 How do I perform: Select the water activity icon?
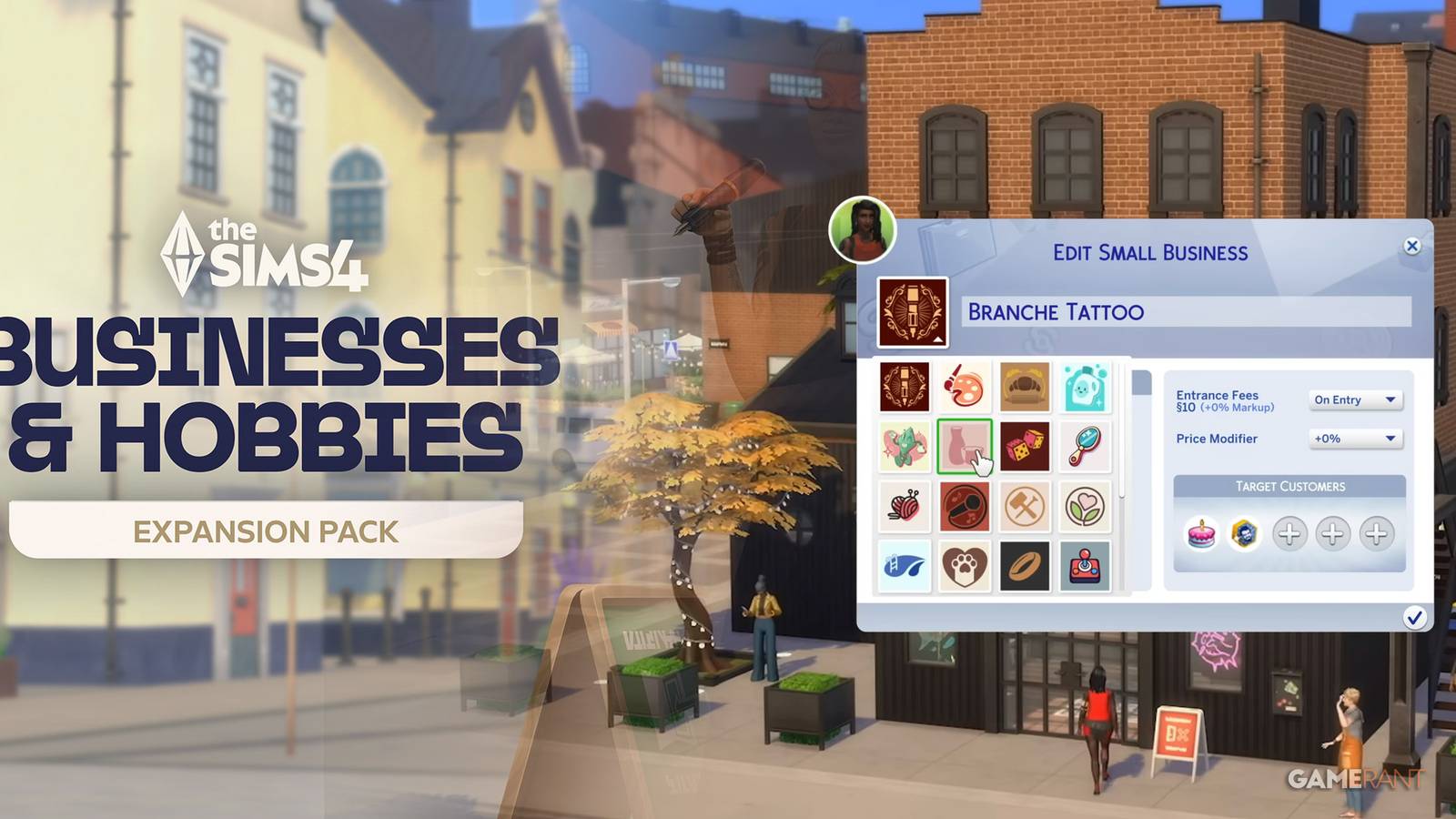904,566
